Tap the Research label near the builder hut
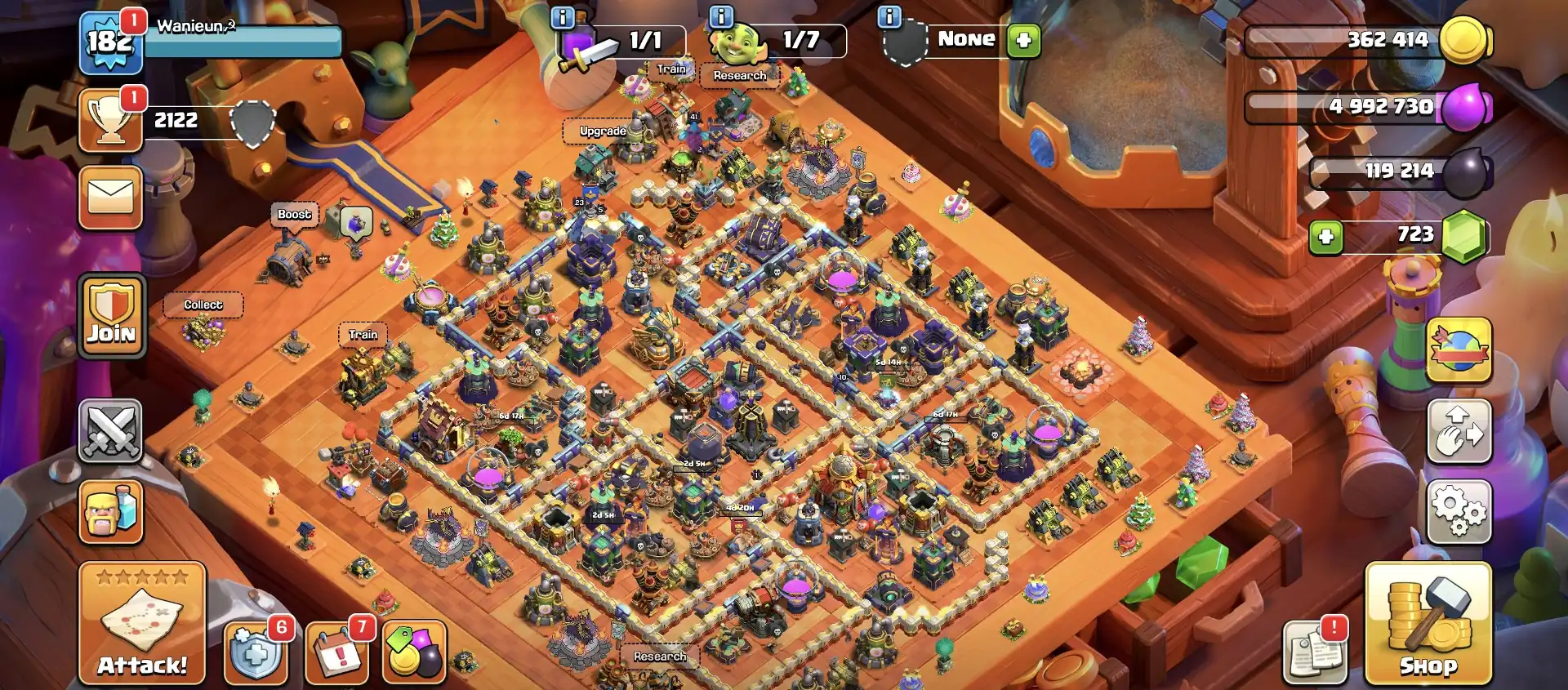 [x=739, y=75]
